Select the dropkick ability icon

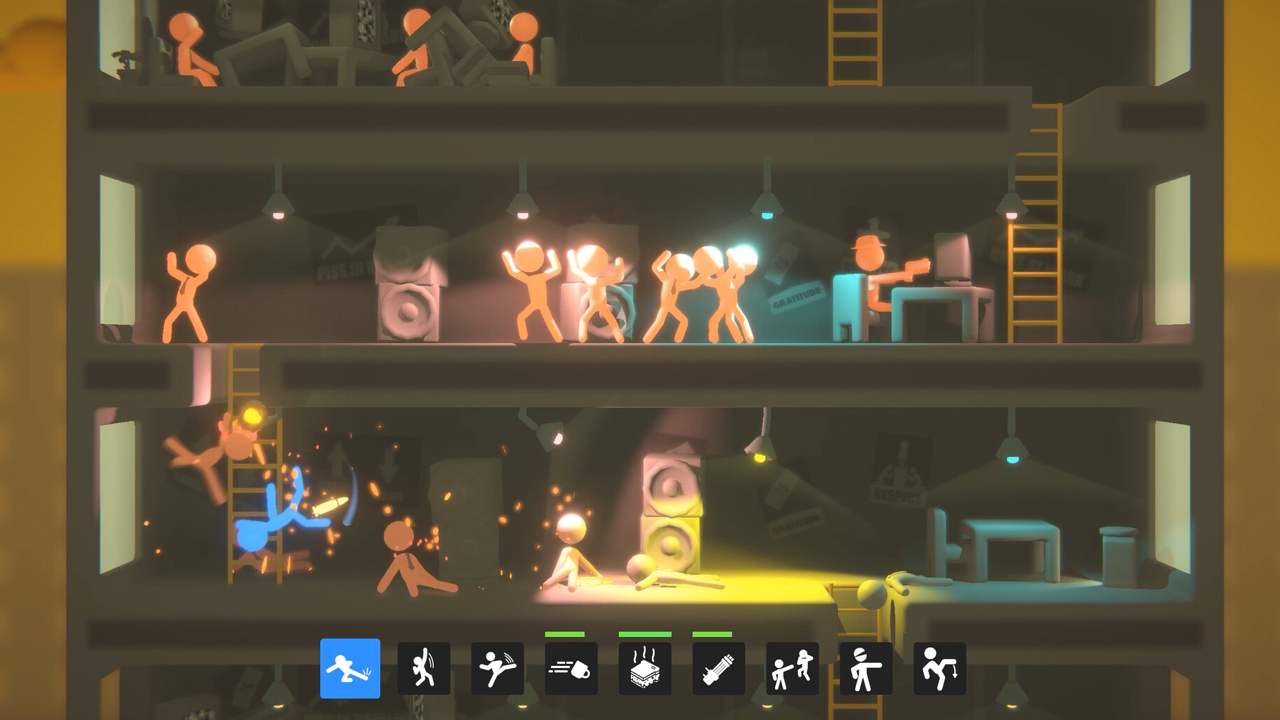click(350, 668)
